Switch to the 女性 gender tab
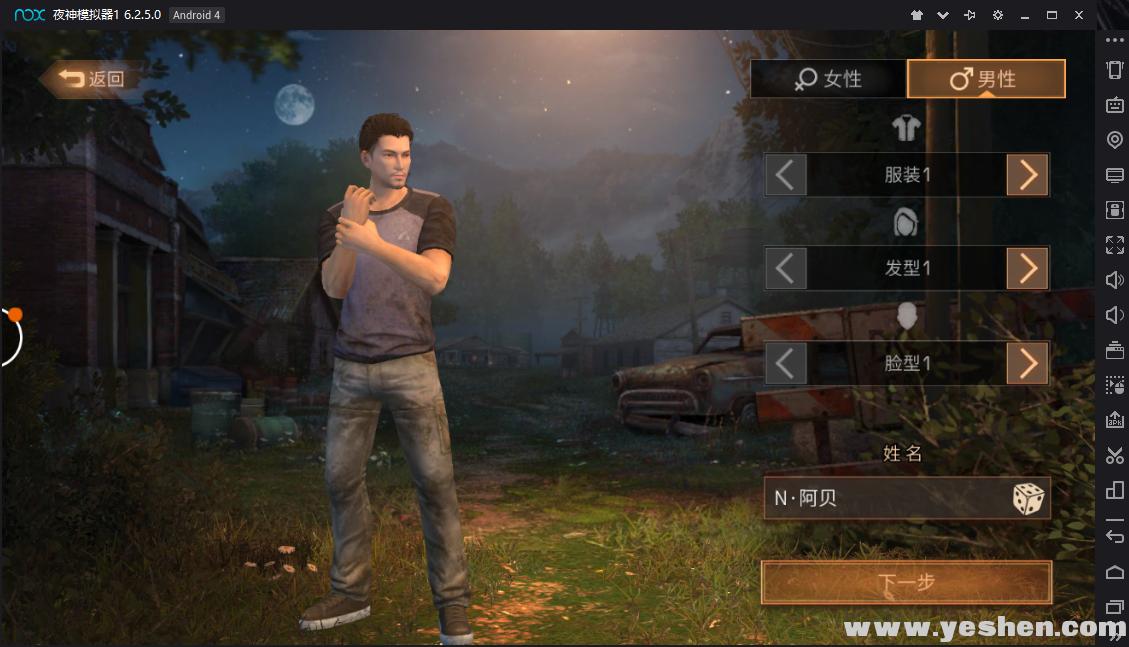The width and height of the screenshot is (1129, 647). [x=828, y=79]
